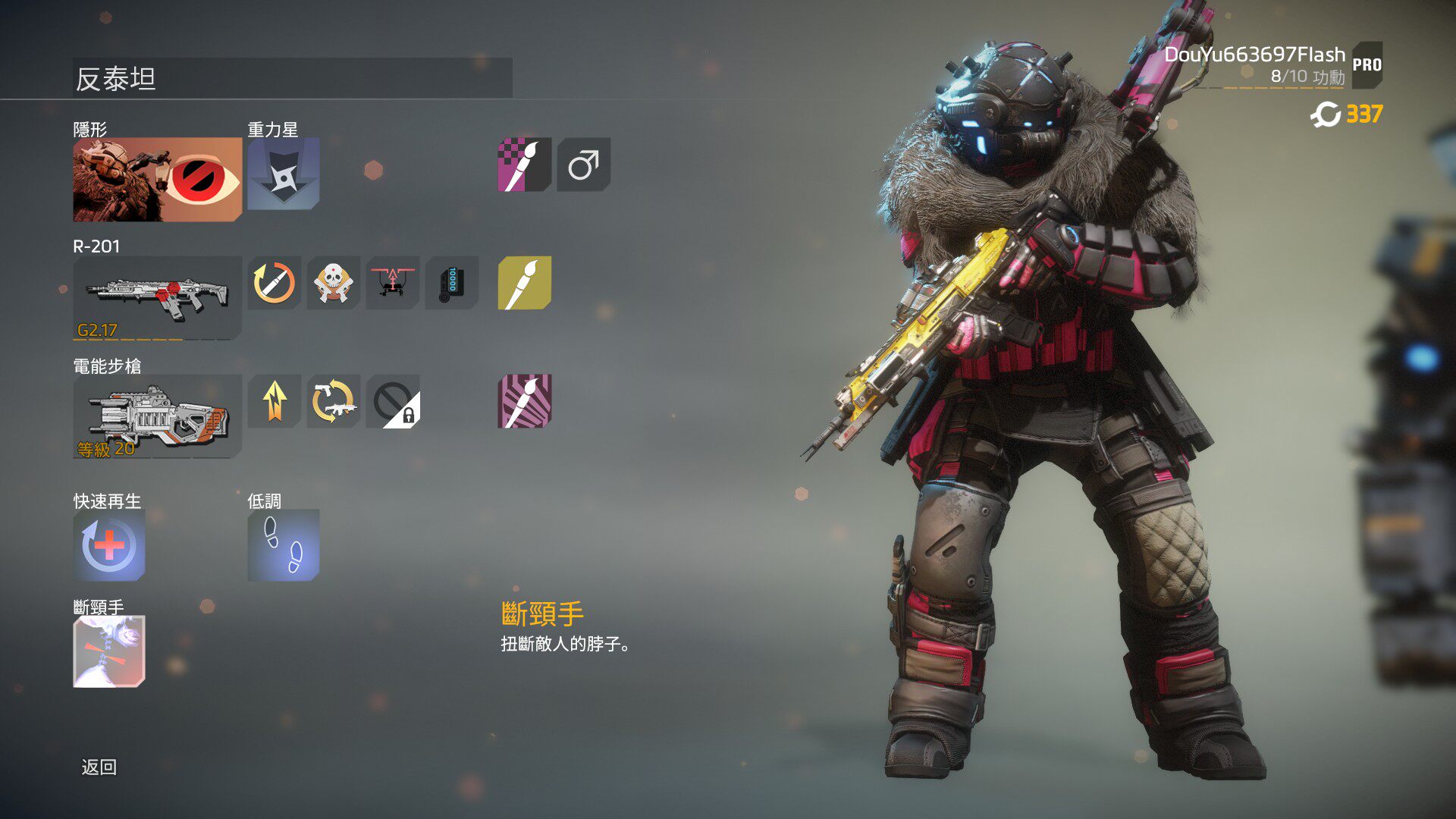Select the 隱形 cloak tactical slot
This screenshot has width=1456, height=819.
(x=157, y=180)
